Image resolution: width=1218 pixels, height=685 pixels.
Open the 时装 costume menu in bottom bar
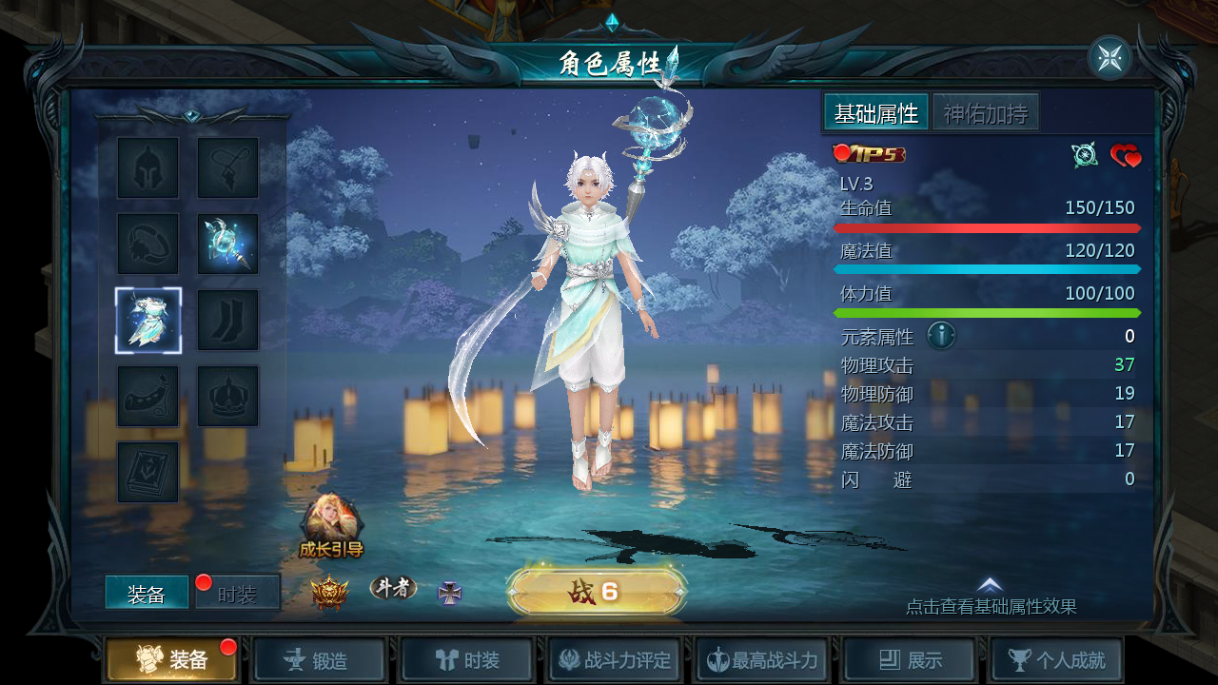click(468, 660)
